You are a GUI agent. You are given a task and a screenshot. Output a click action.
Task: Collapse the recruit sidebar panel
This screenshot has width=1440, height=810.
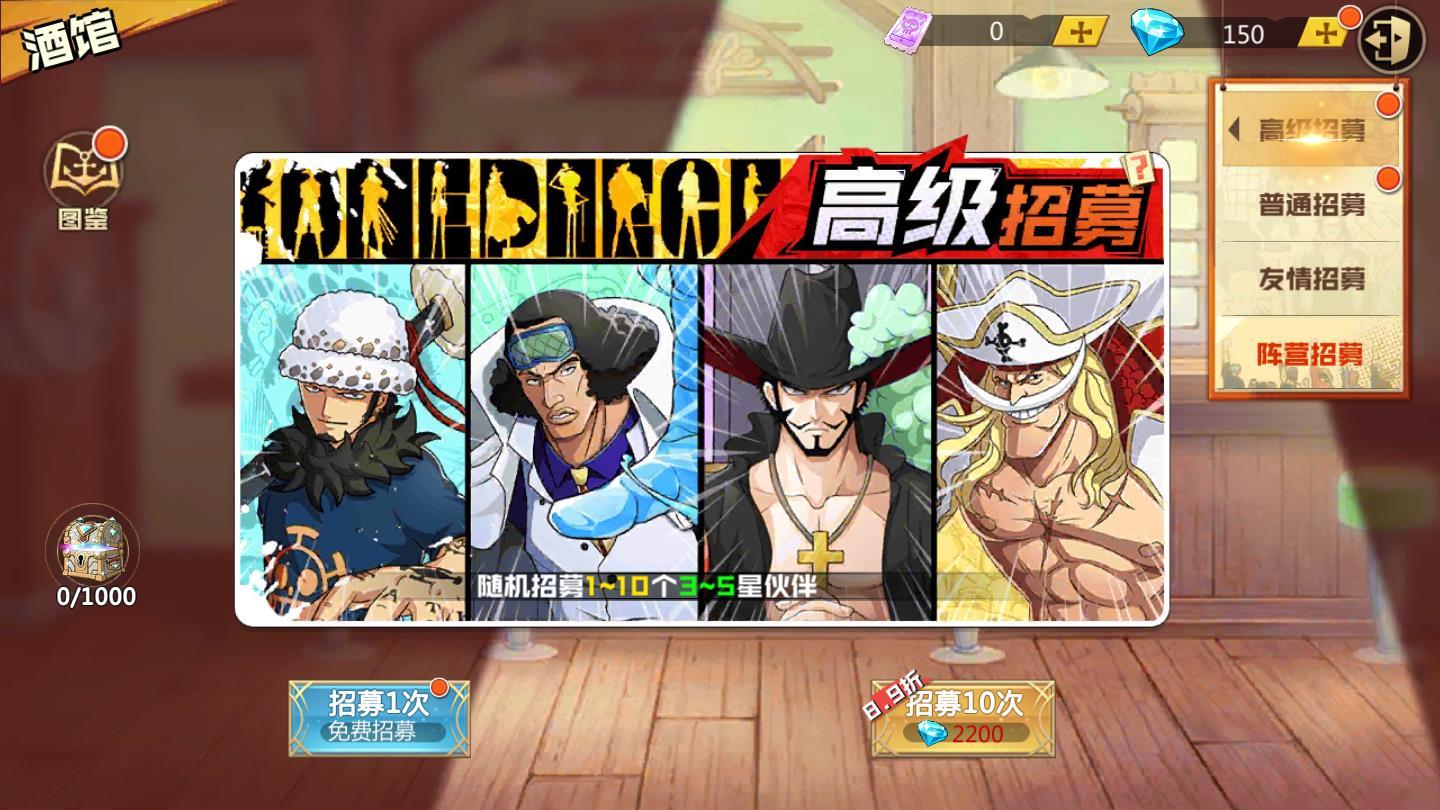[1232, 131]
